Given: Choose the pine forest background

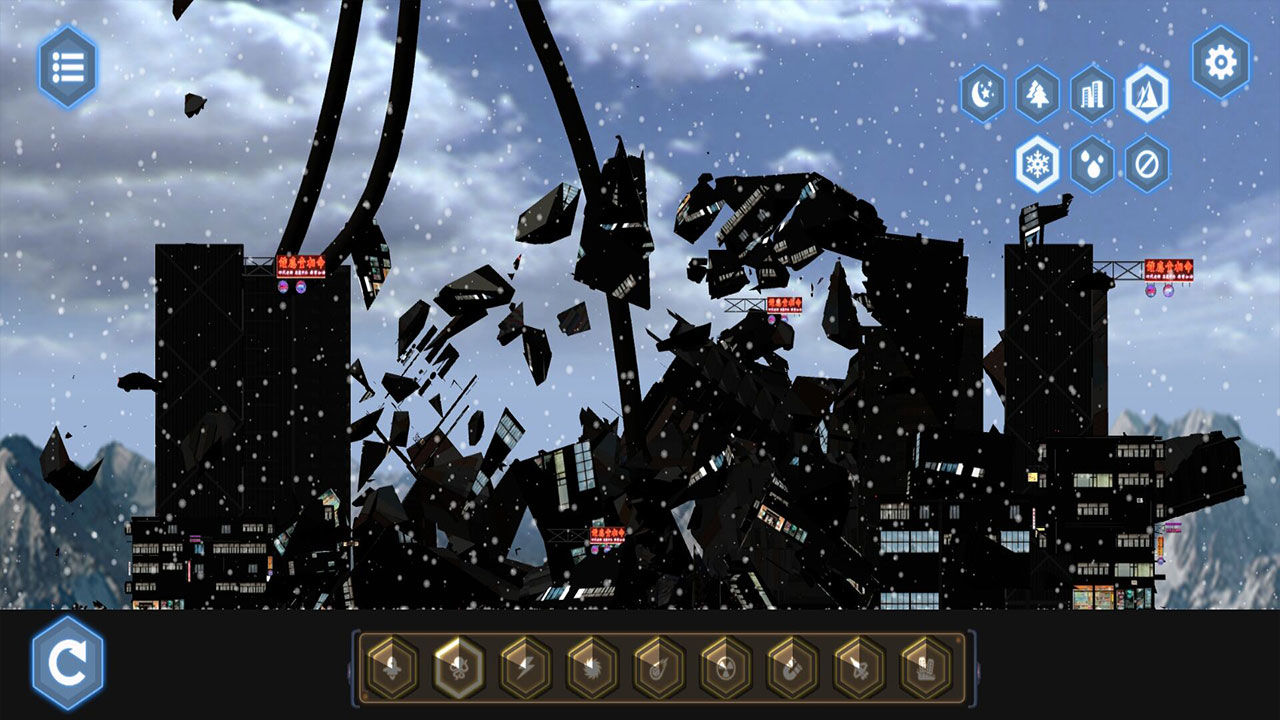Looking at the screenshot, I should (1037, 94).
